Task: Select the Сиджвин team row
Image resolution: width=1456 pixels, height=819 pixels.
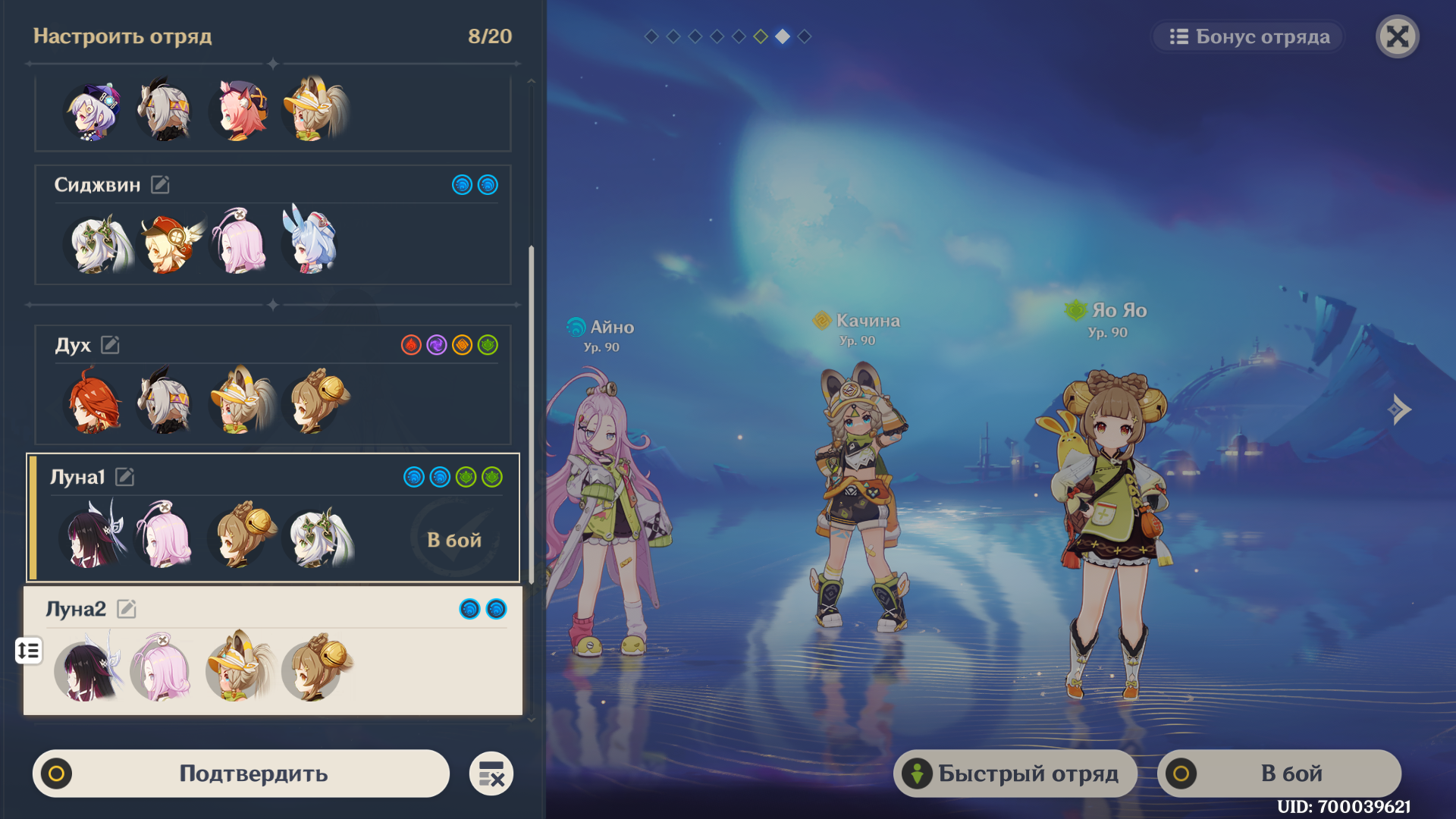Action: (273, 224)
